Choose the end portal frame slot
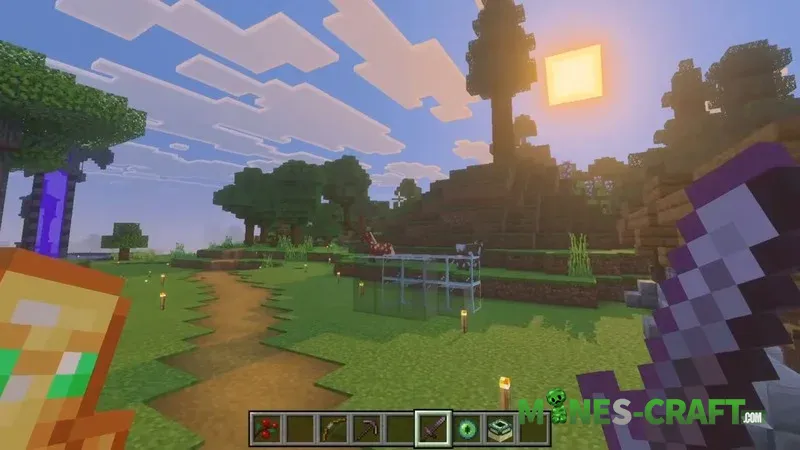The width and height of the screenshot is (800, 450). pyautogui.click(x=500, y=430)
